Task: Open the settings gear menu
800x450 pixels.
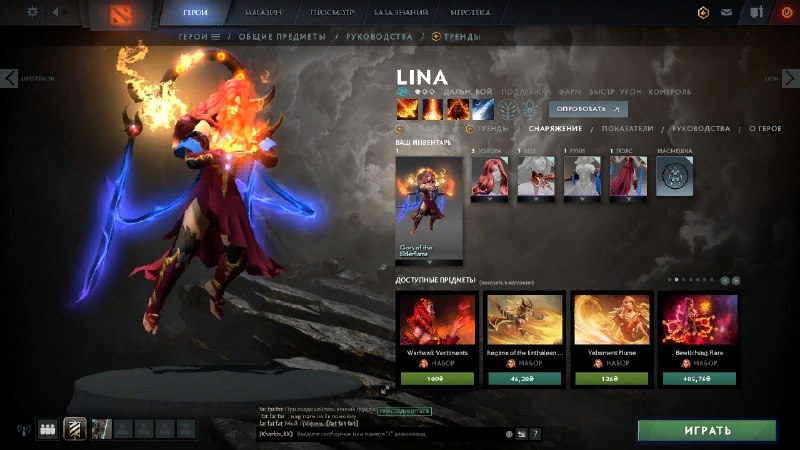Action: pos(32,12)
